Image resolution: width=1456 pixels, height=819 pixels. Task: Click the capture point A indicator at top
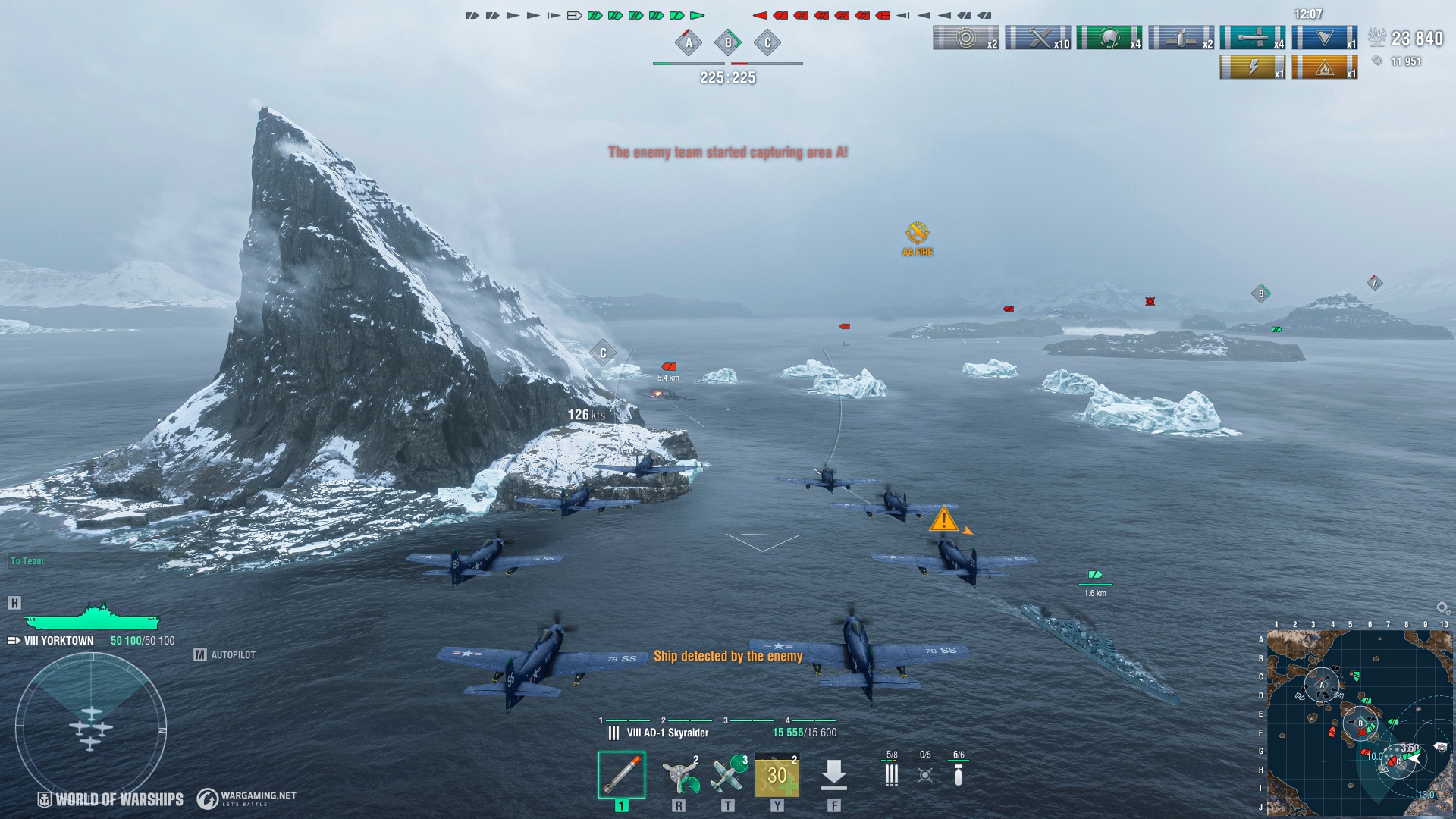click(x=689, y=42)
